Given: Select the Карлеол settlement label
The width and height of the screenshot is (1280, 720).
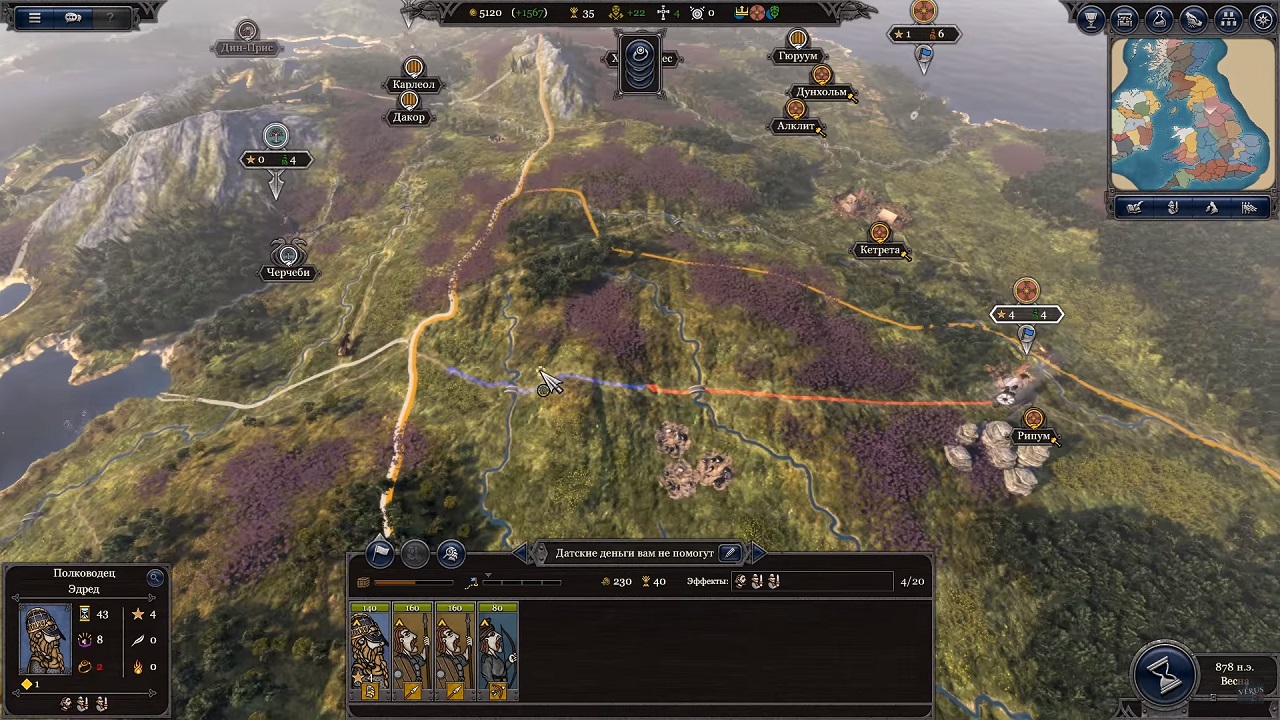Looking at the screenshot, I should pos(413,85).
